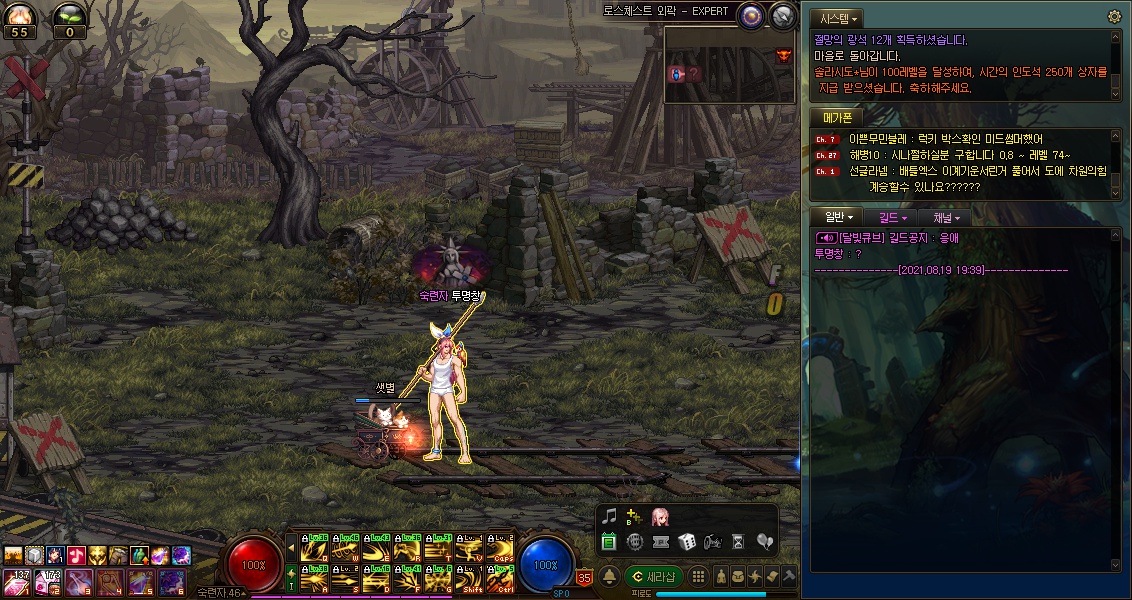Open the 세라샵 cash shop button
The width and height of the screenshot is (1132, 600).
coord(654,577)
